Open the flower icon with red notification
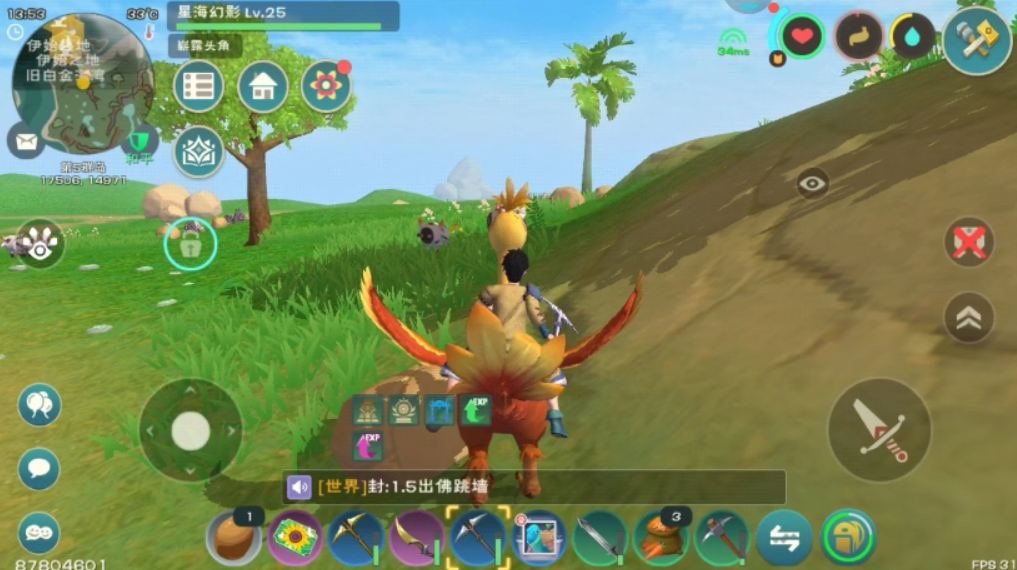The height and width of the screenshot is (570, 1017). pyautogui.click(x=326, y=87)
